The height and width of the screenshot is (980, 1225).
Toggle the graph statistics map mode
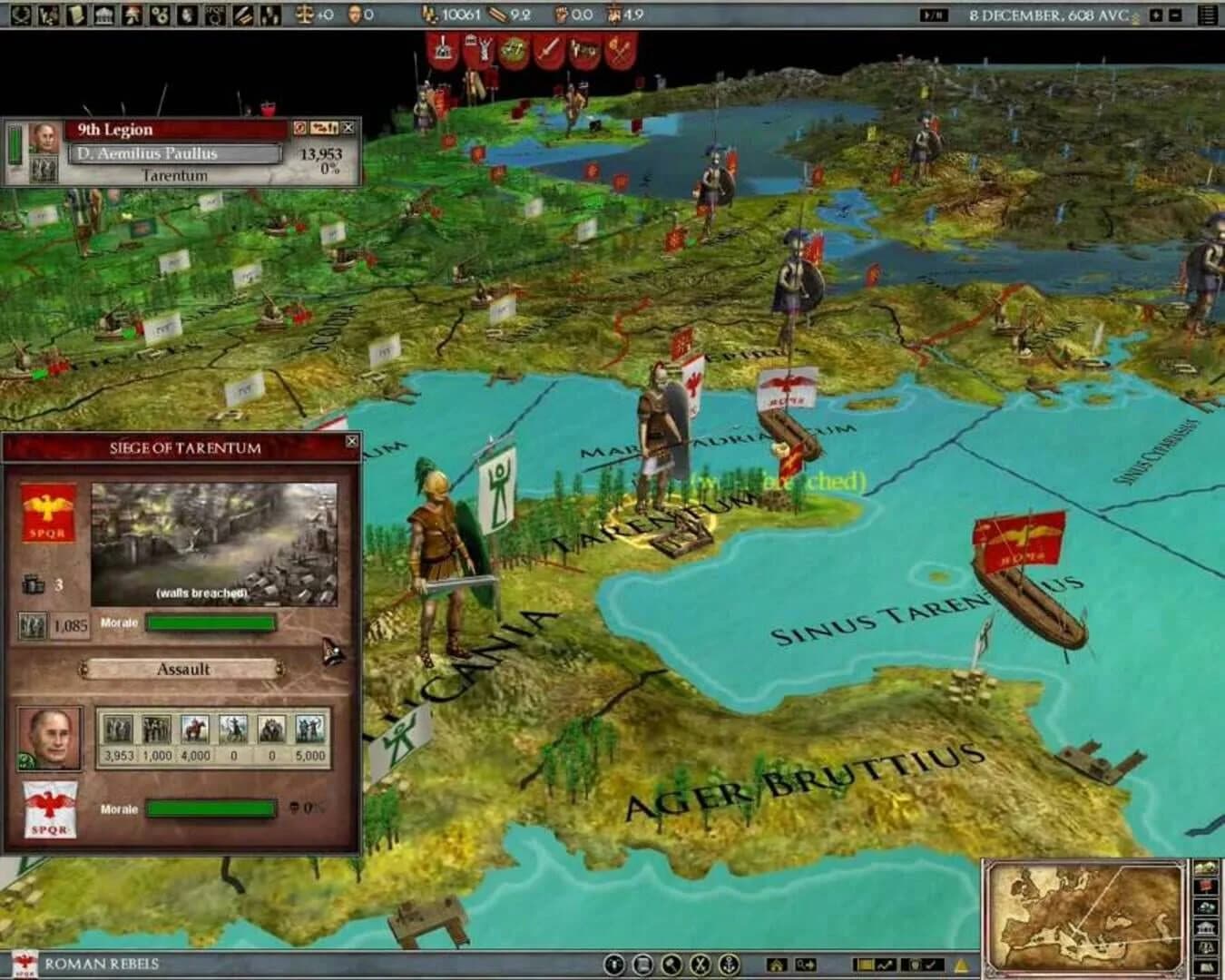[886, 963]
